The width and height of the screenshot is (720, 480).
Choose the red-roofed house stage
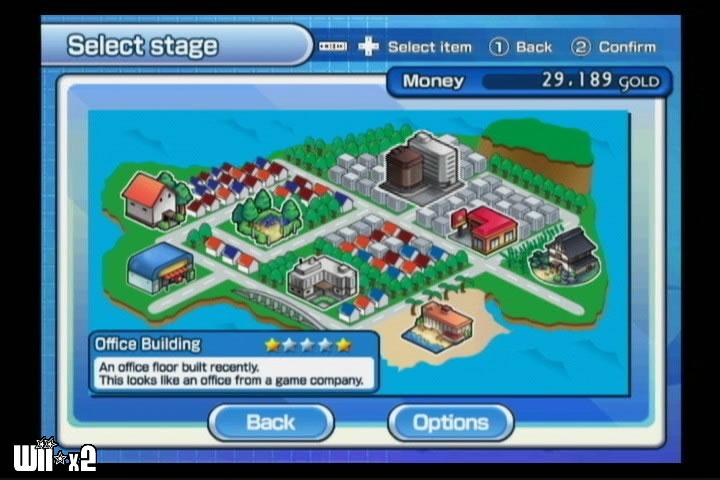(150, 198)
